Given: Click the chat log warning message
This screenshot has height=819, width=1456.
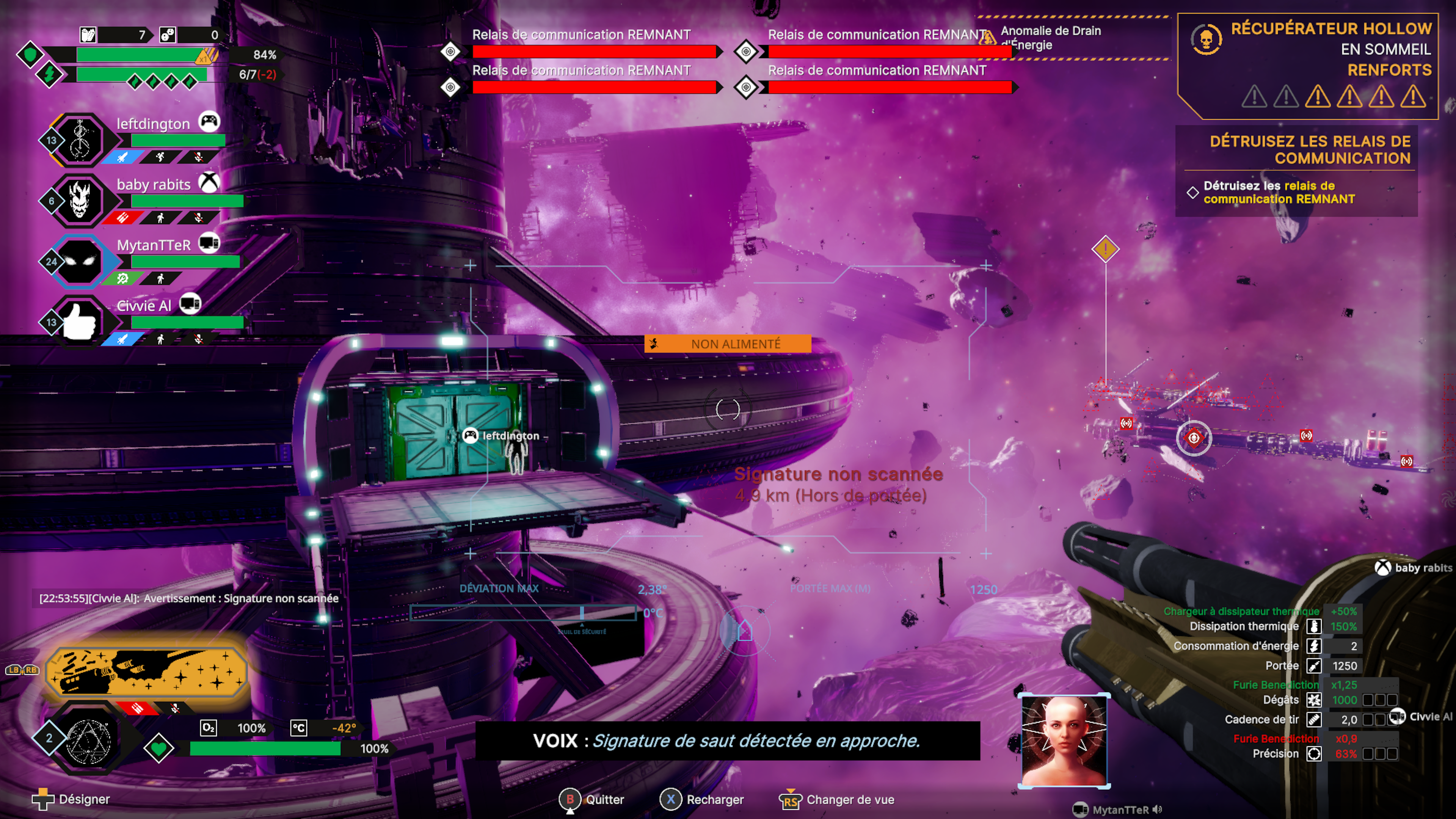Looking at the screenshot, I should coord(189,598).
